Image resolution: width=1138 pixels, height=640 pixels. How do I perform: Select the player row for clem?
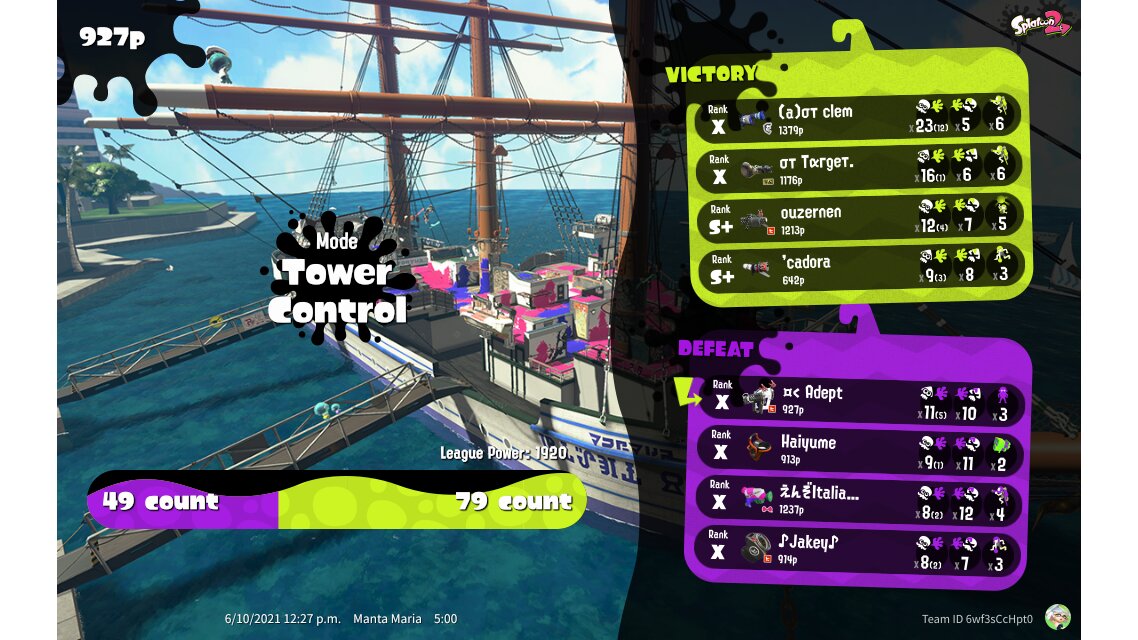point(858,117)
